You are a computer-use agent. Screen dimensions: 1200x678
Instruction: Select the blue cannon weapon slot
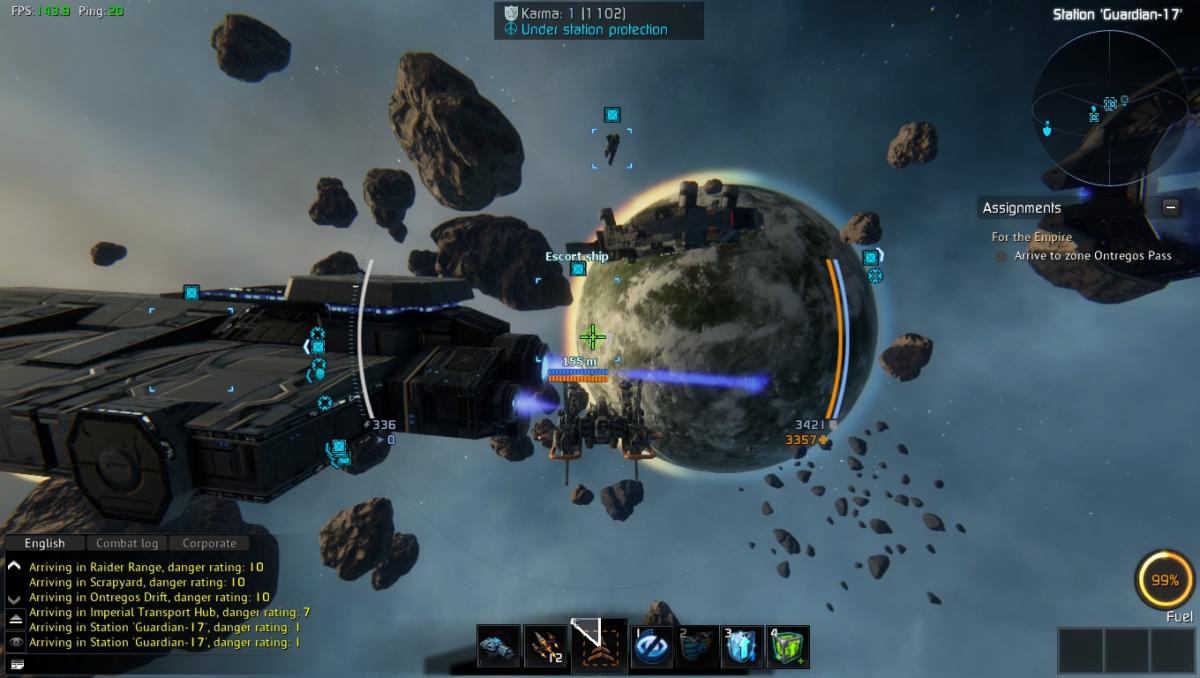(498, 646)
